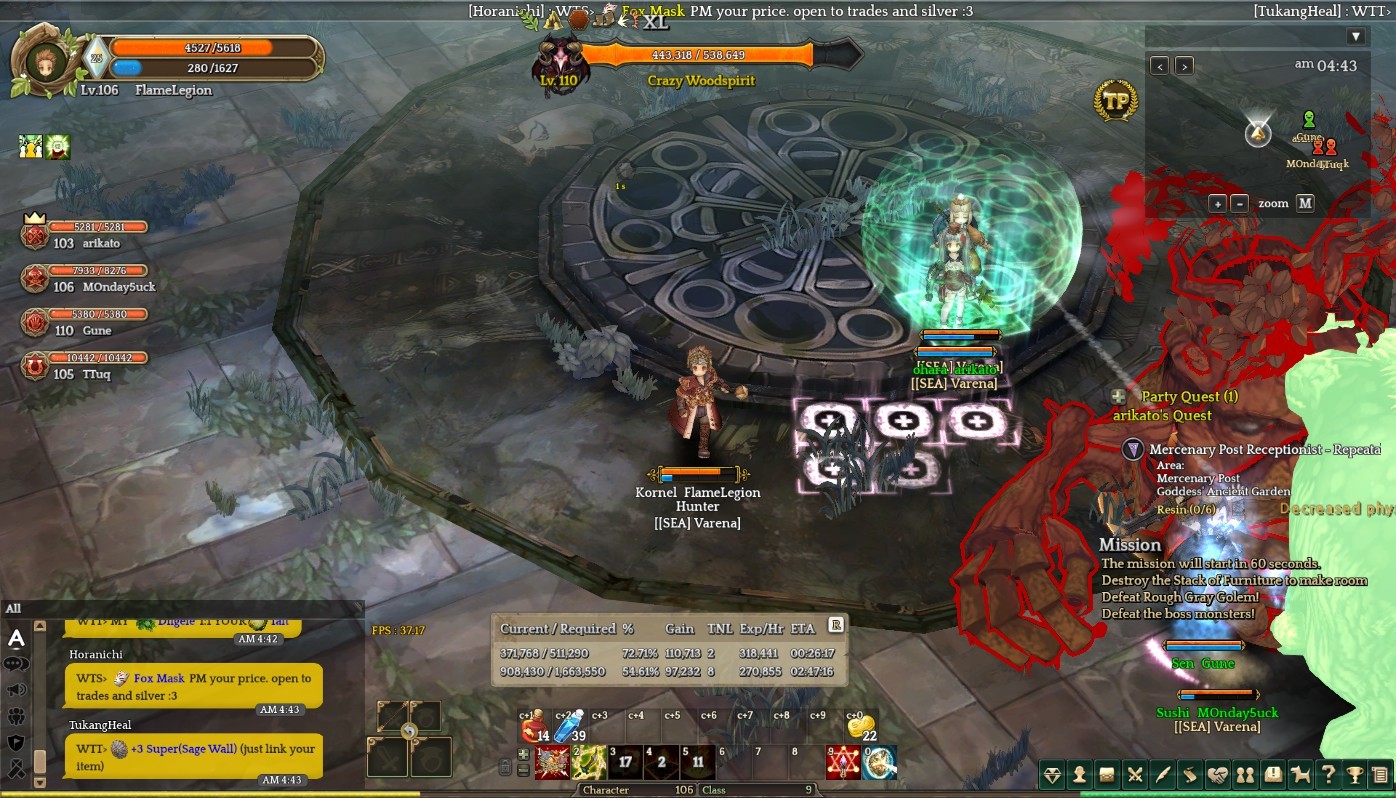Use the gold coin item in quickslot
The height and width of the screenshot is (798, 1396).
[860, 728]
